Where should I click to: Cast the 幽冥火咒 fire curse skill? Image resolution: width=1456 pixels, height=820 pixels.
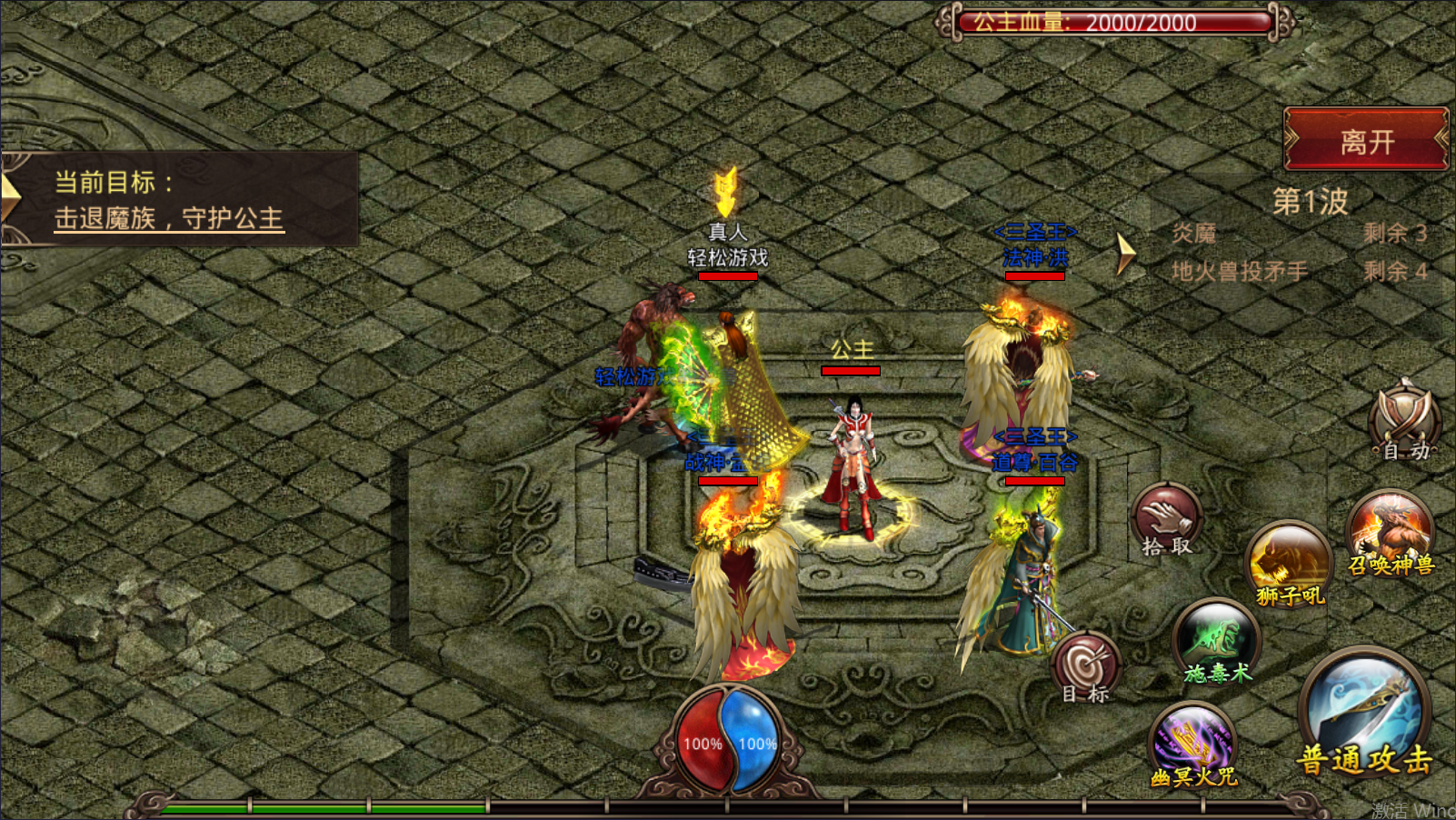point(1193,745)
